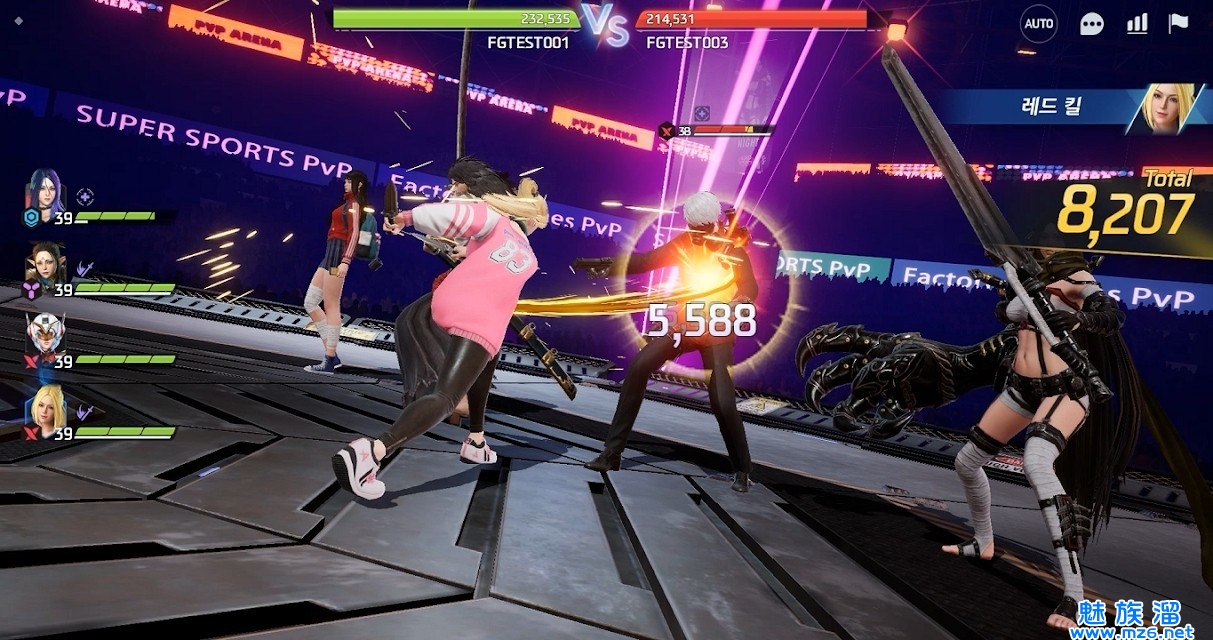Toggle the AUTO battle button

[1039, 24]
